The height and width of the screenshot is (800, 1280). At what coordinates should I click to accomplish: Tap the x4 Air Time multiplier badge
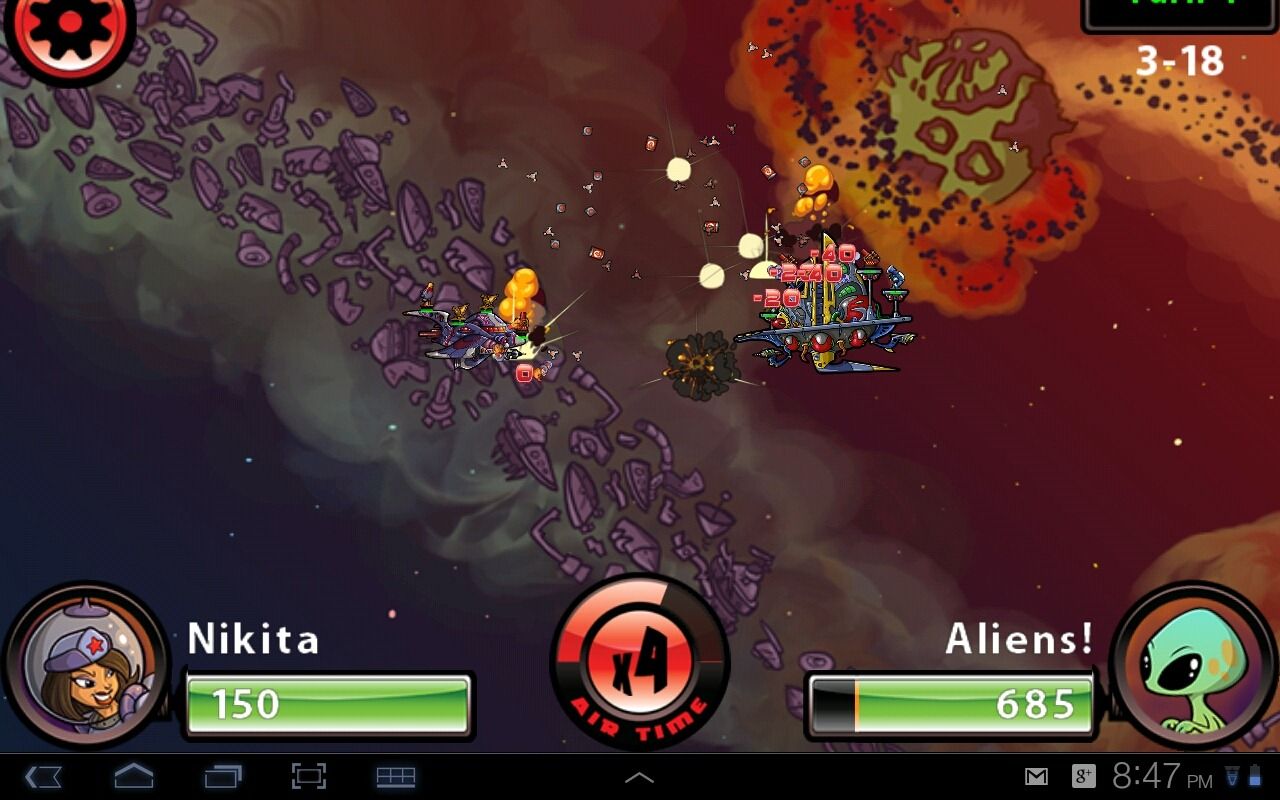tap(640, 665)
